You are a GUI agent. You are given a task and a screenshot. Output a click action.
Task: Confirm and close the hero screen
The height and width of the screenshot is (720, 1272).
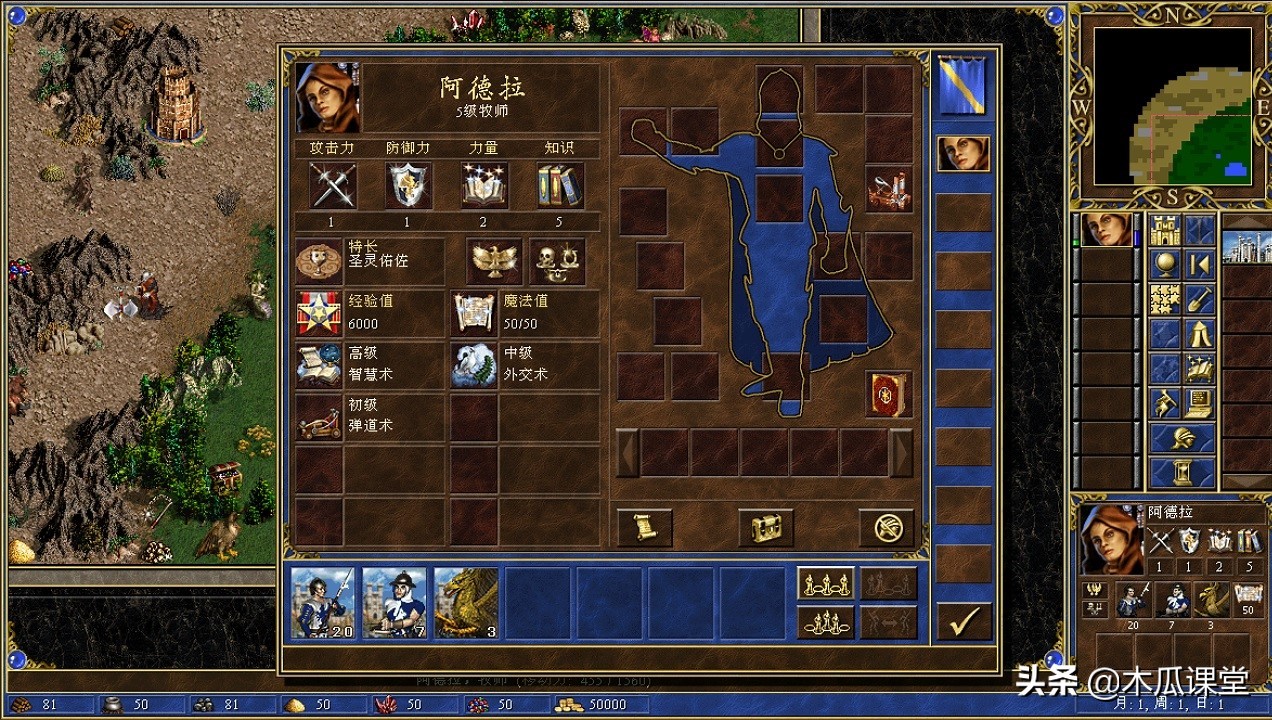pos(964,622)
